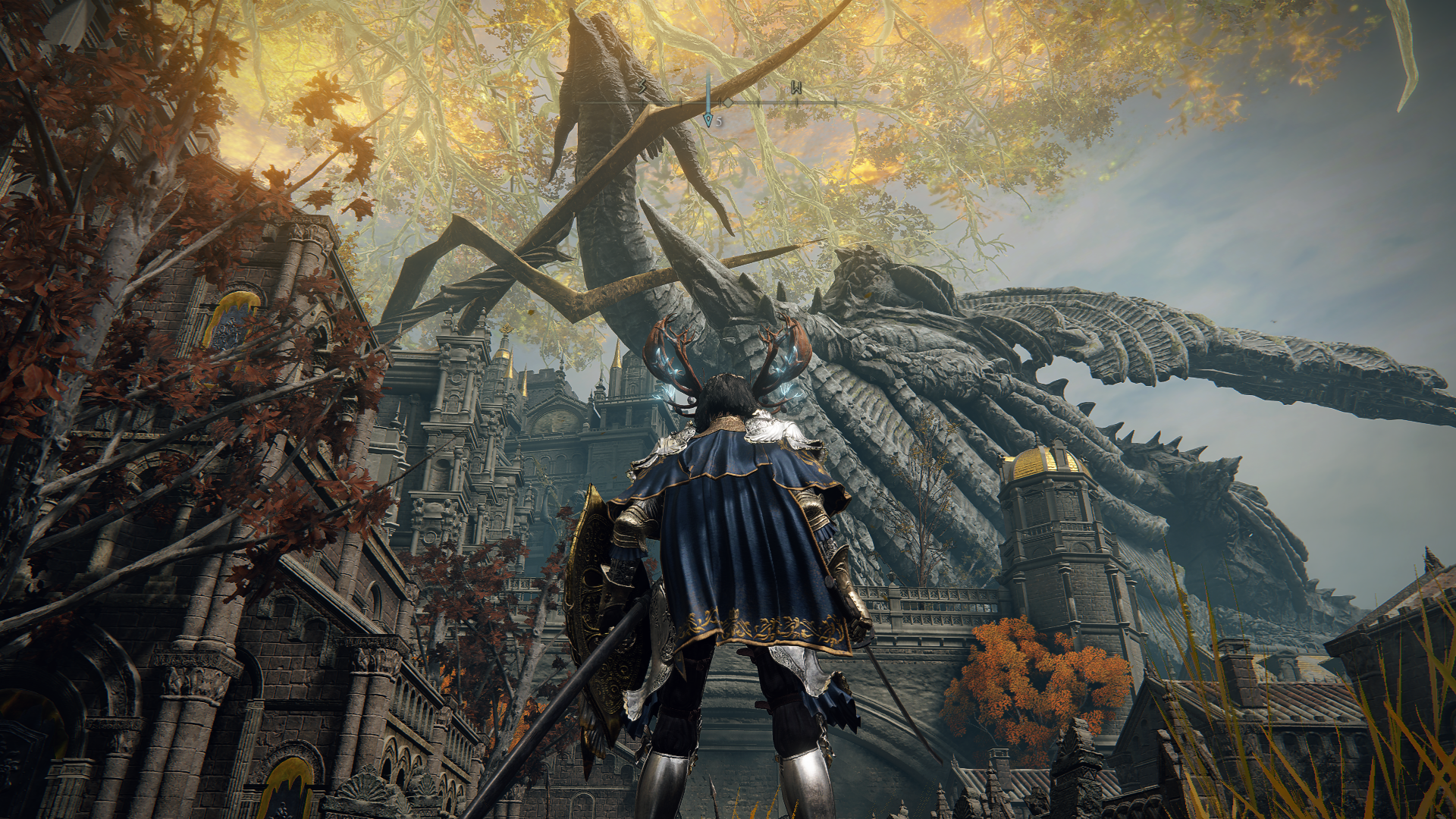Click the grey diamond marker on compass
Image resolution: width=1456 pixels, height=819 pixels.
click(x=727, y=102)
